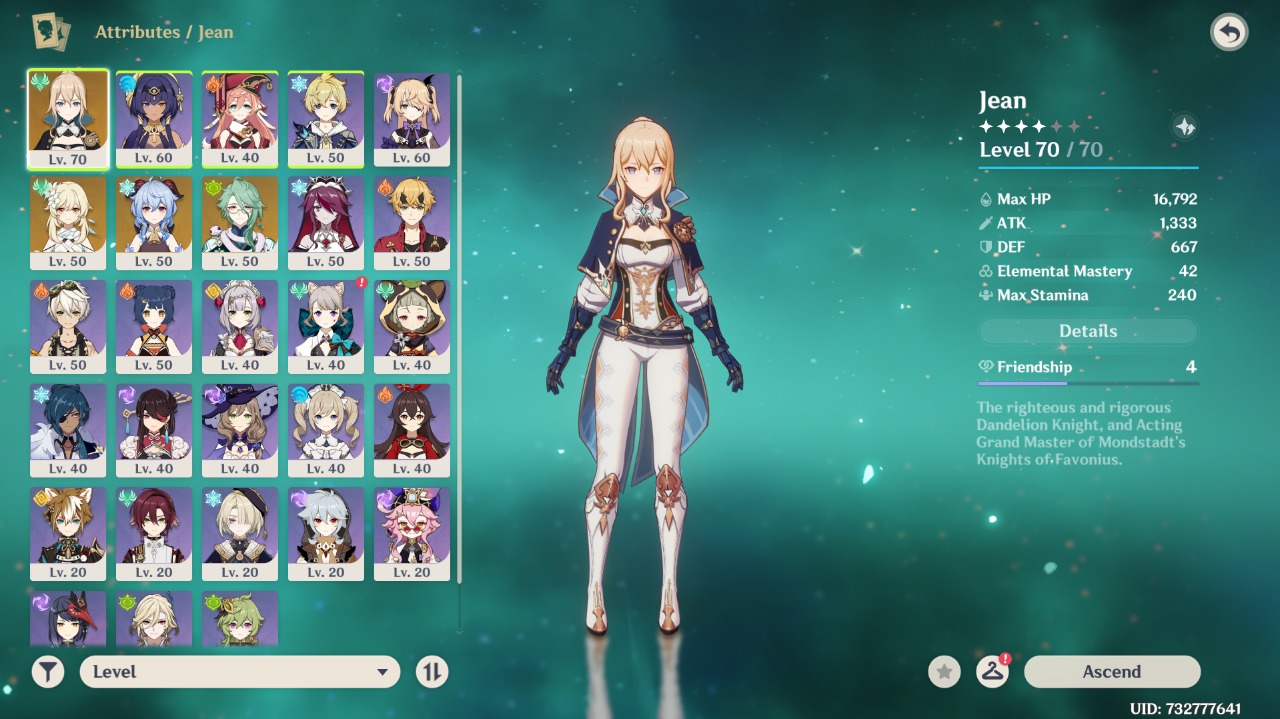
Task: Open the outfit hanger icon
Action: tap(992, 672)
